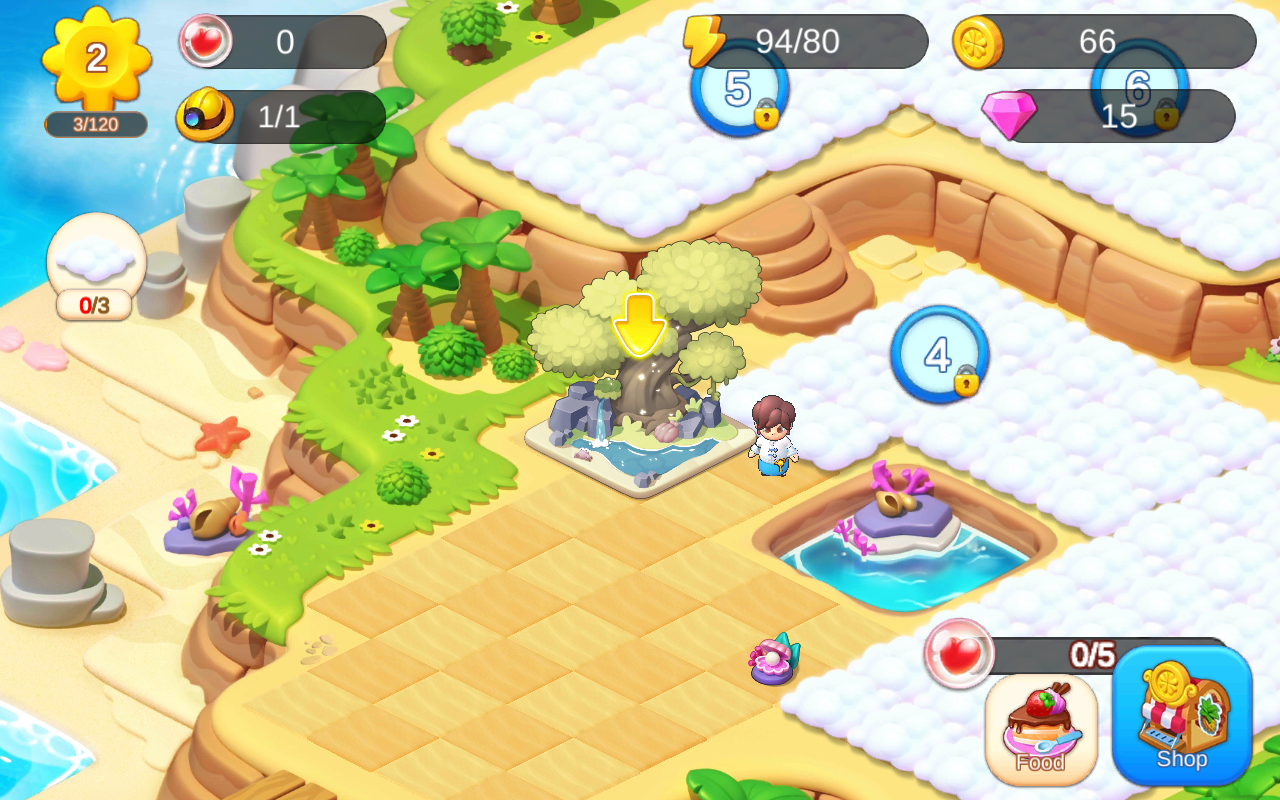
Task: Tap the lightning energy icon
Action: click(x=706, y=42)
